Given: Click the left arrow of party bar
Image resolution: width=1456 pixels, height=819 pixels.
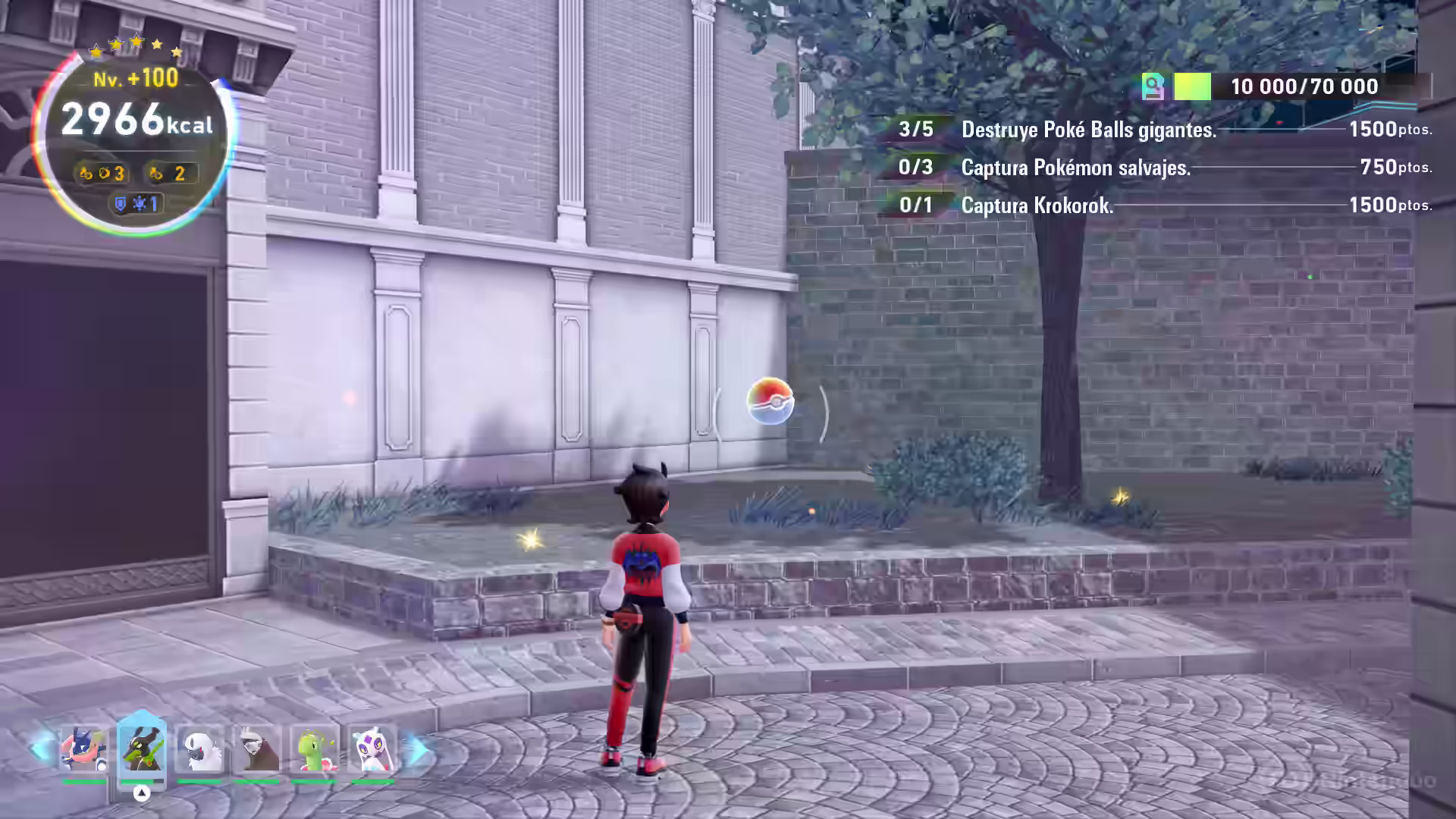Looking at the screenshot, I should pyautogui.click(x=39, y=749).
